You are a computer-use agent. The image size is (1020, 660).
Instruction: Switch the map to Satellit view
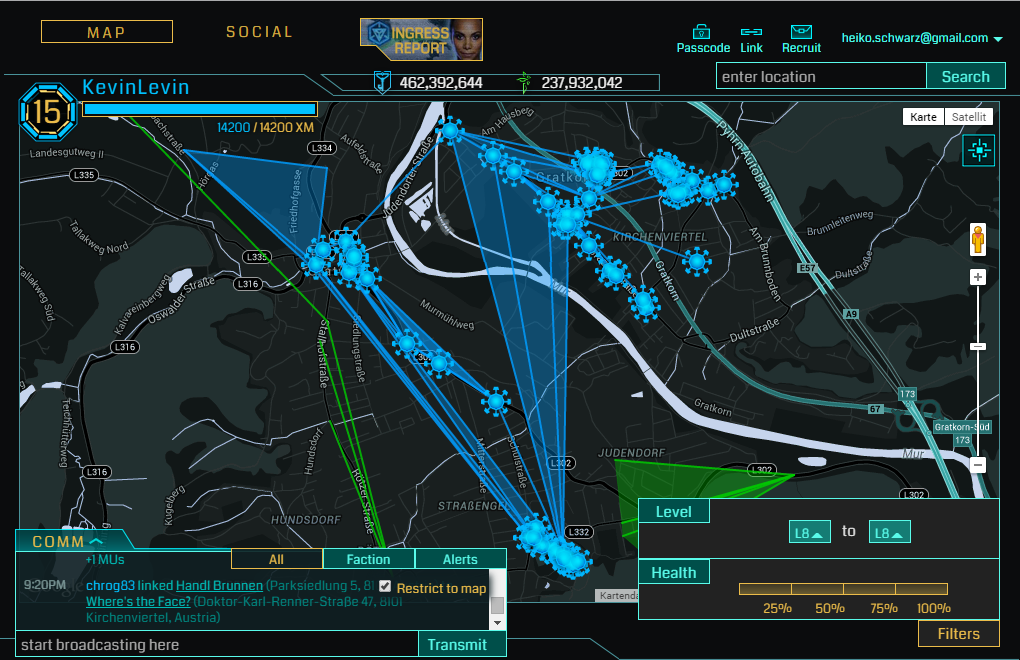click(x=968, y=117)
